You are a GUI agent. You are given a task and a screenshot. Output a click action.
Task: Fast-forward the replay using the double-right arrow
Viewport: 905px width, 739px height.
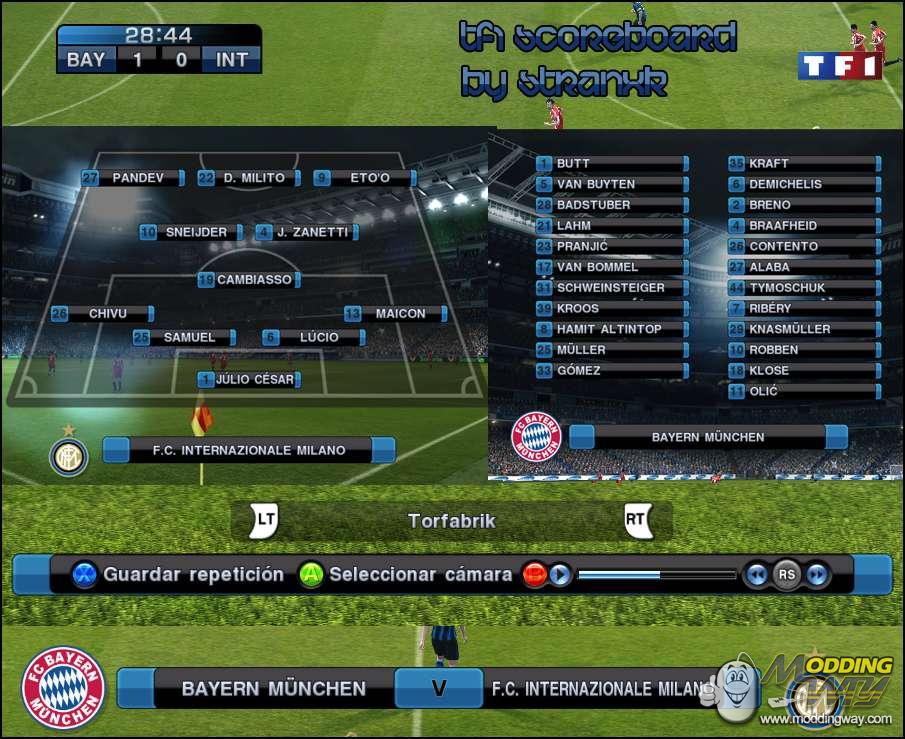817,575
